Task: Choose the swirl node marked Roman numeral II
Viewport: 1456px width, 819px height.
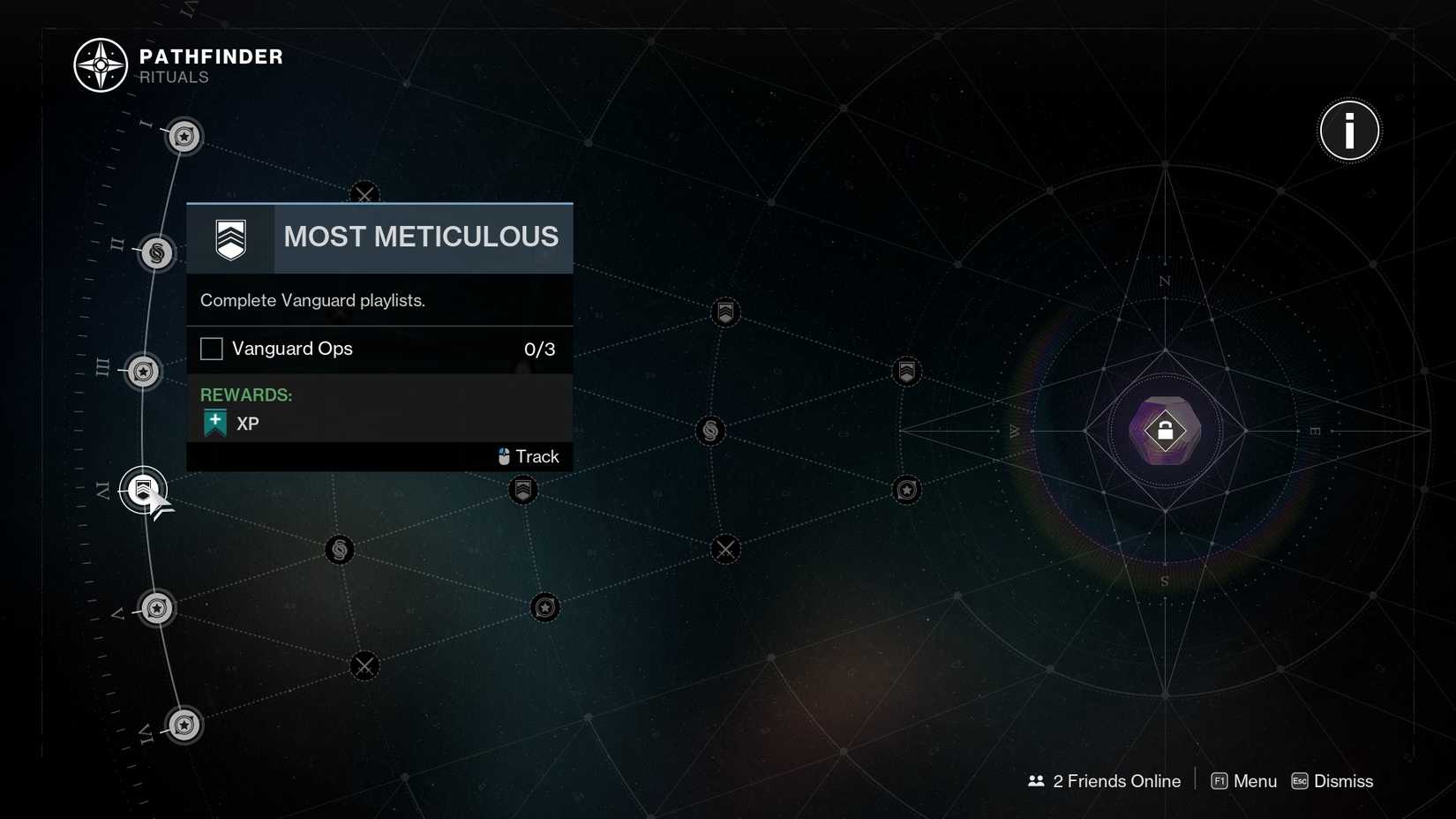Action: click(x=157, y=254)
